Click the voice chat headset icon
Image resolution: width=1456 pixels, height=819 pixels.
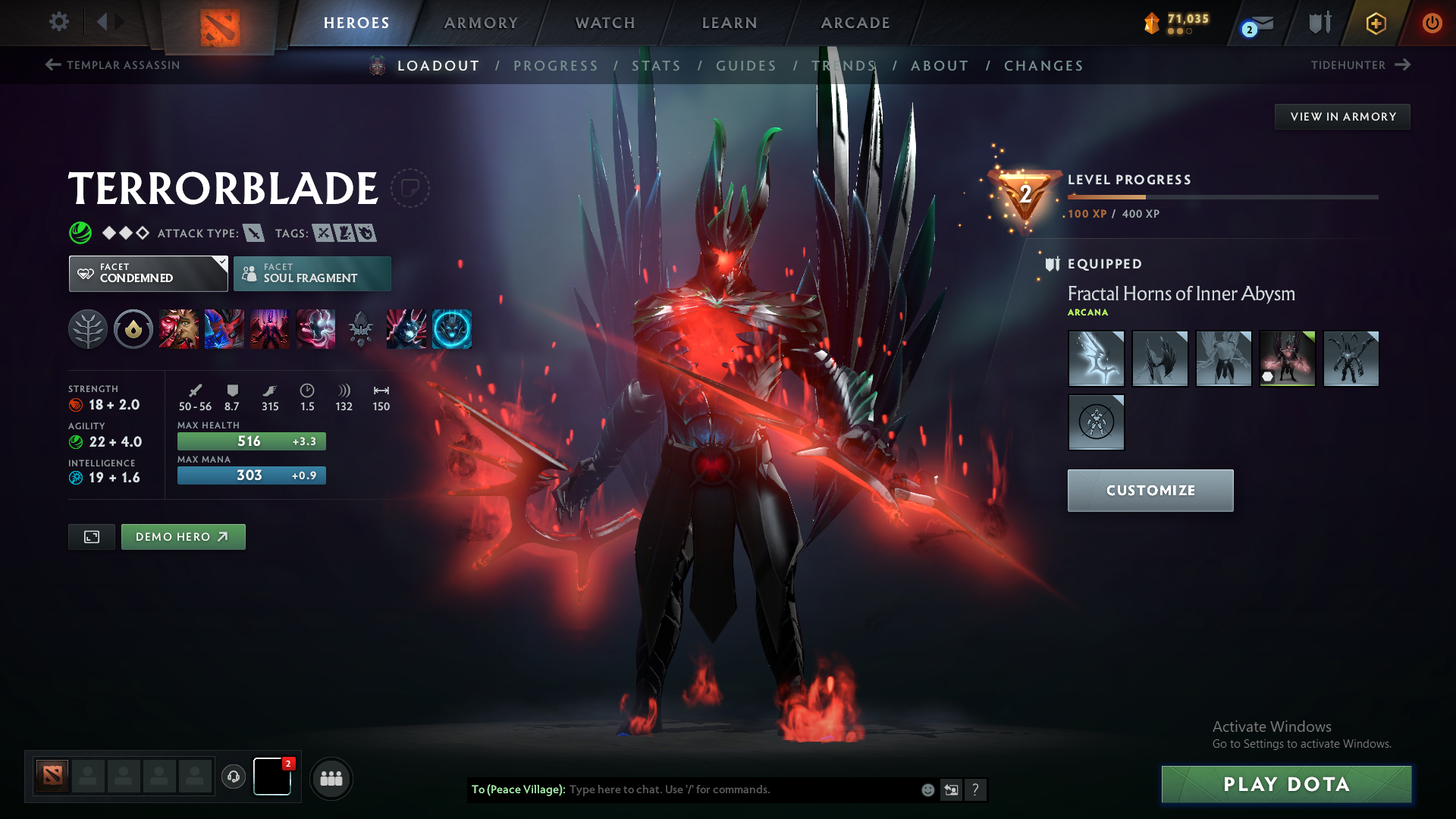coord(233,777)
